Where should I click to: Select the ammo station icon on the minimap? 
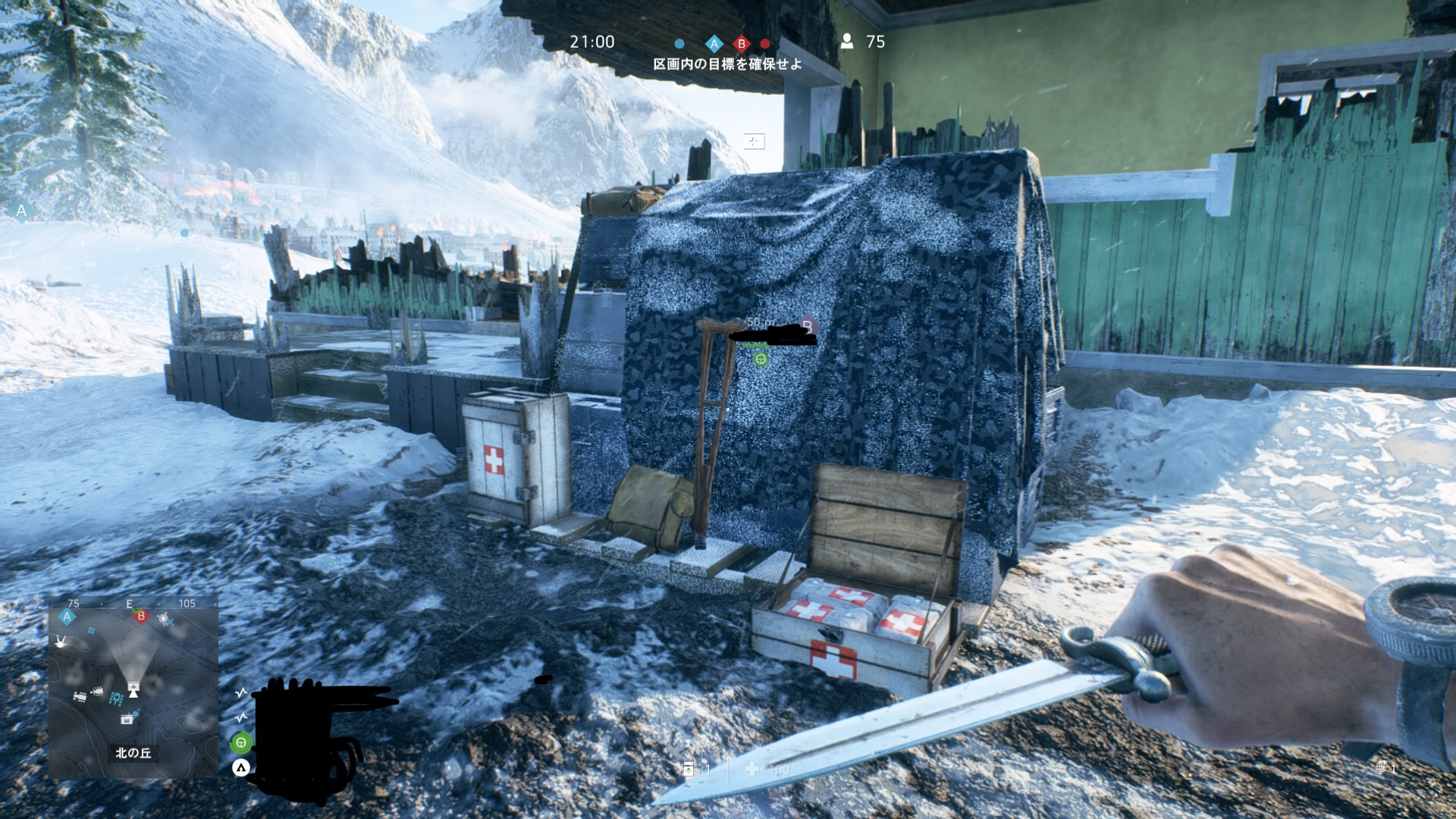pyautogui.click(x=127, y=718)
